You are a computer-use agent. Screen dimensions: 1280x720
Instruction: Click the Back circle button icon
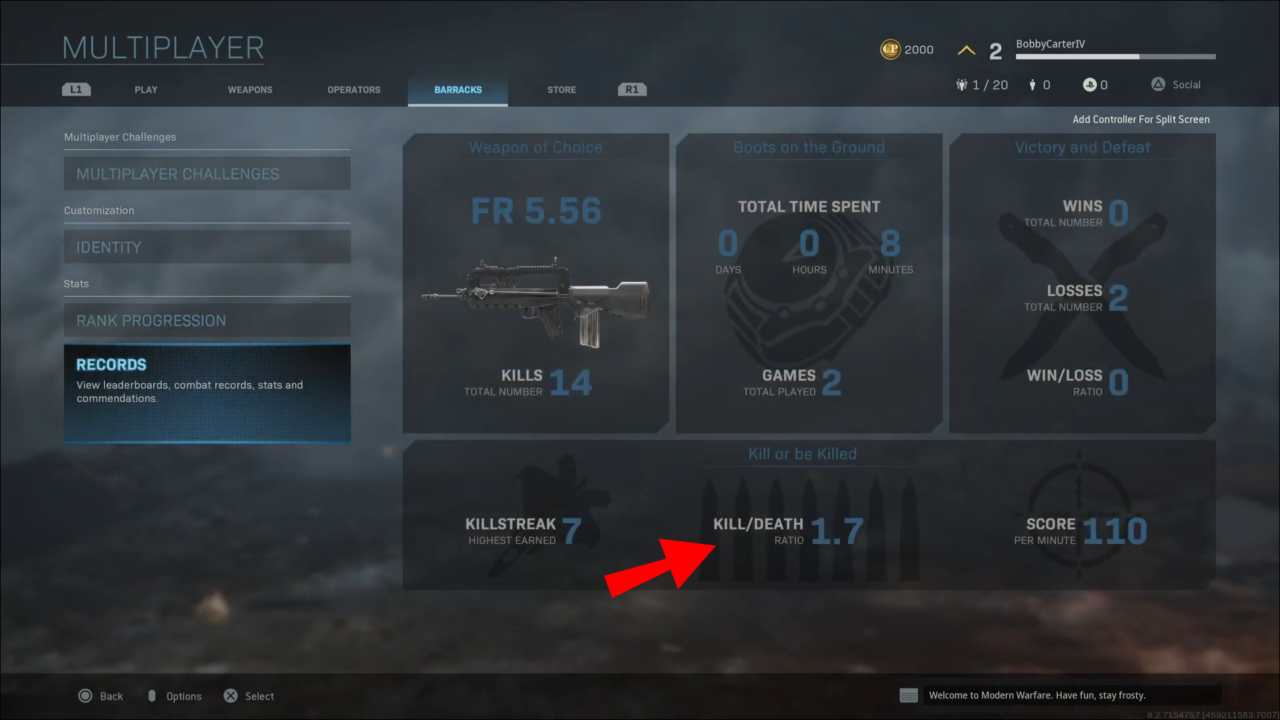[x=87, y=695]
